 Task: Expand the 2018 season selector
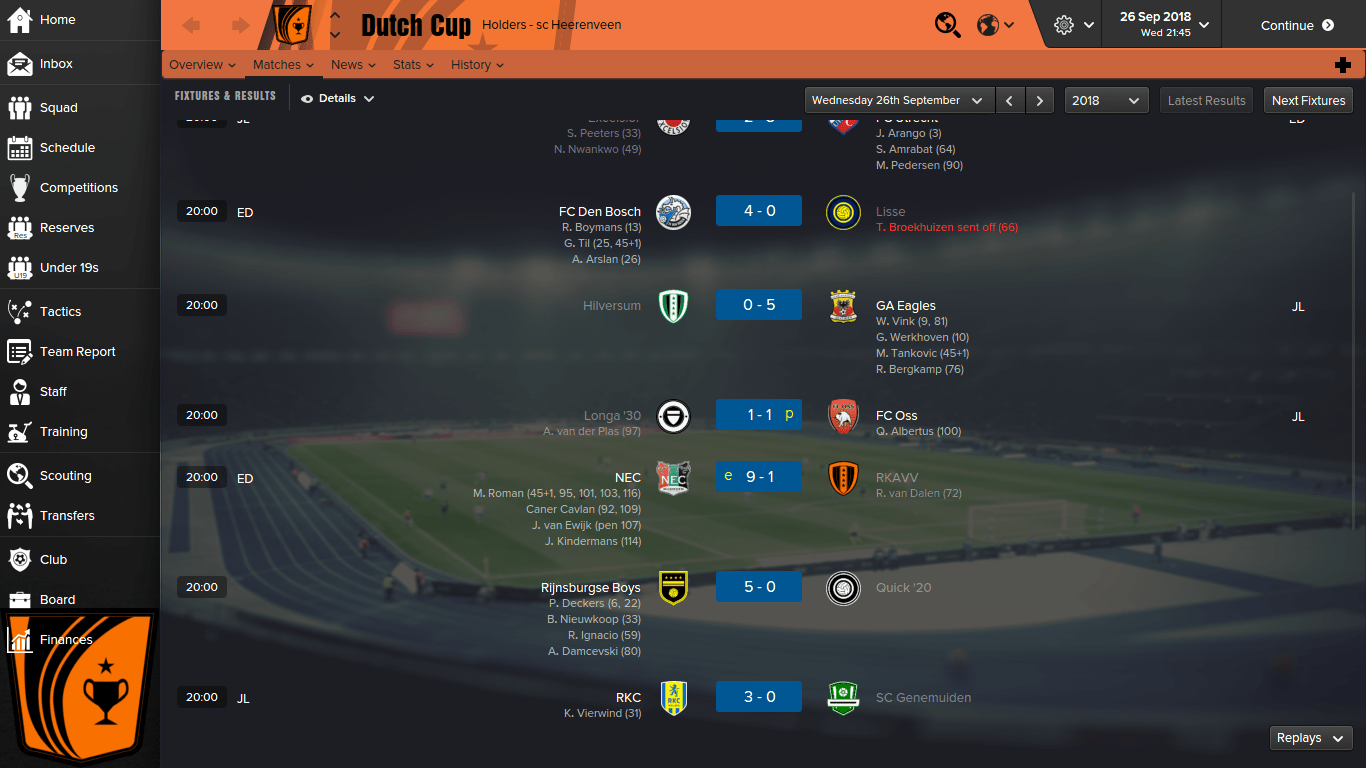tap(1105, 100)
